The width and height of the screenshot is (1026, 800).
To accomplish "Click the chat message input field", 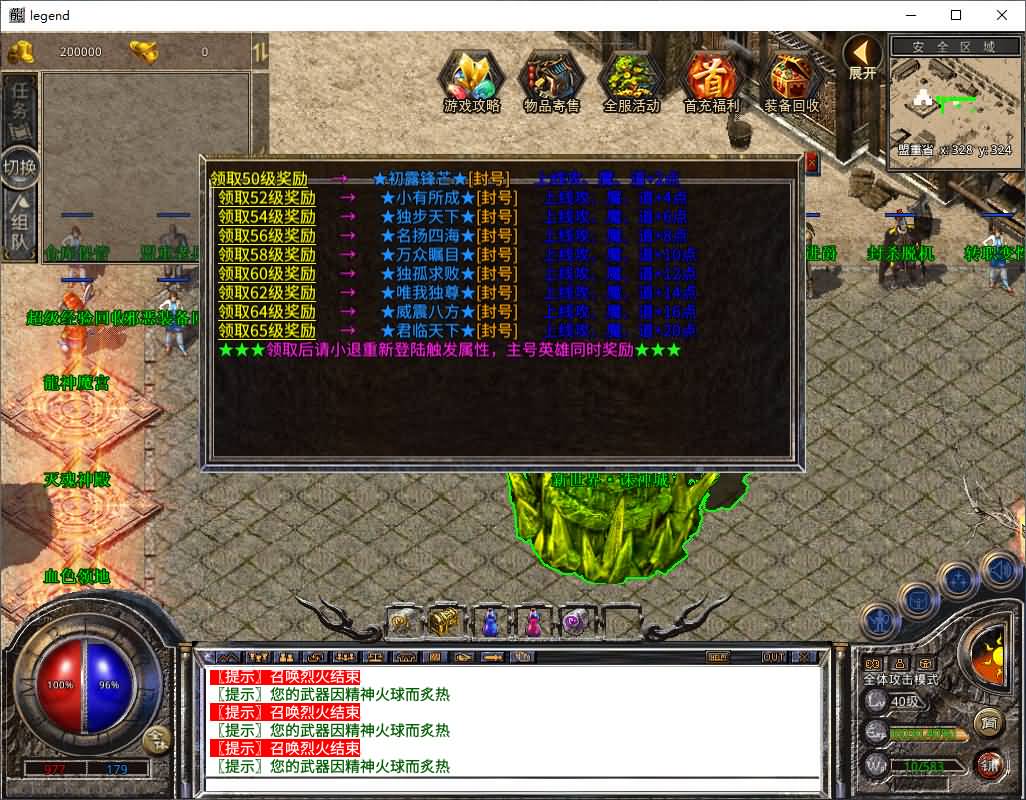I will [510, 784].
